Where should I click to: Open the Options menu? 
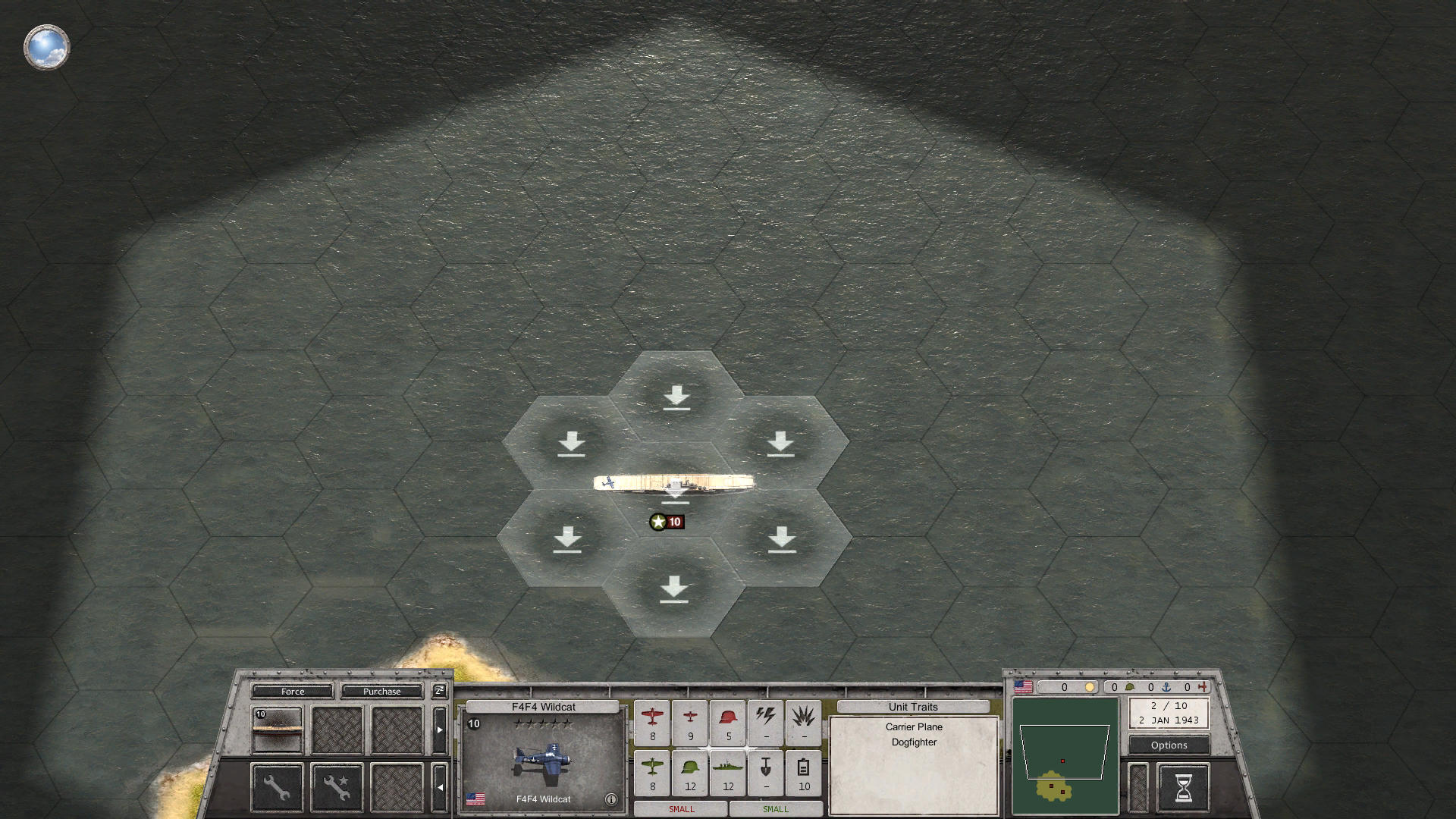[1168, 745]
